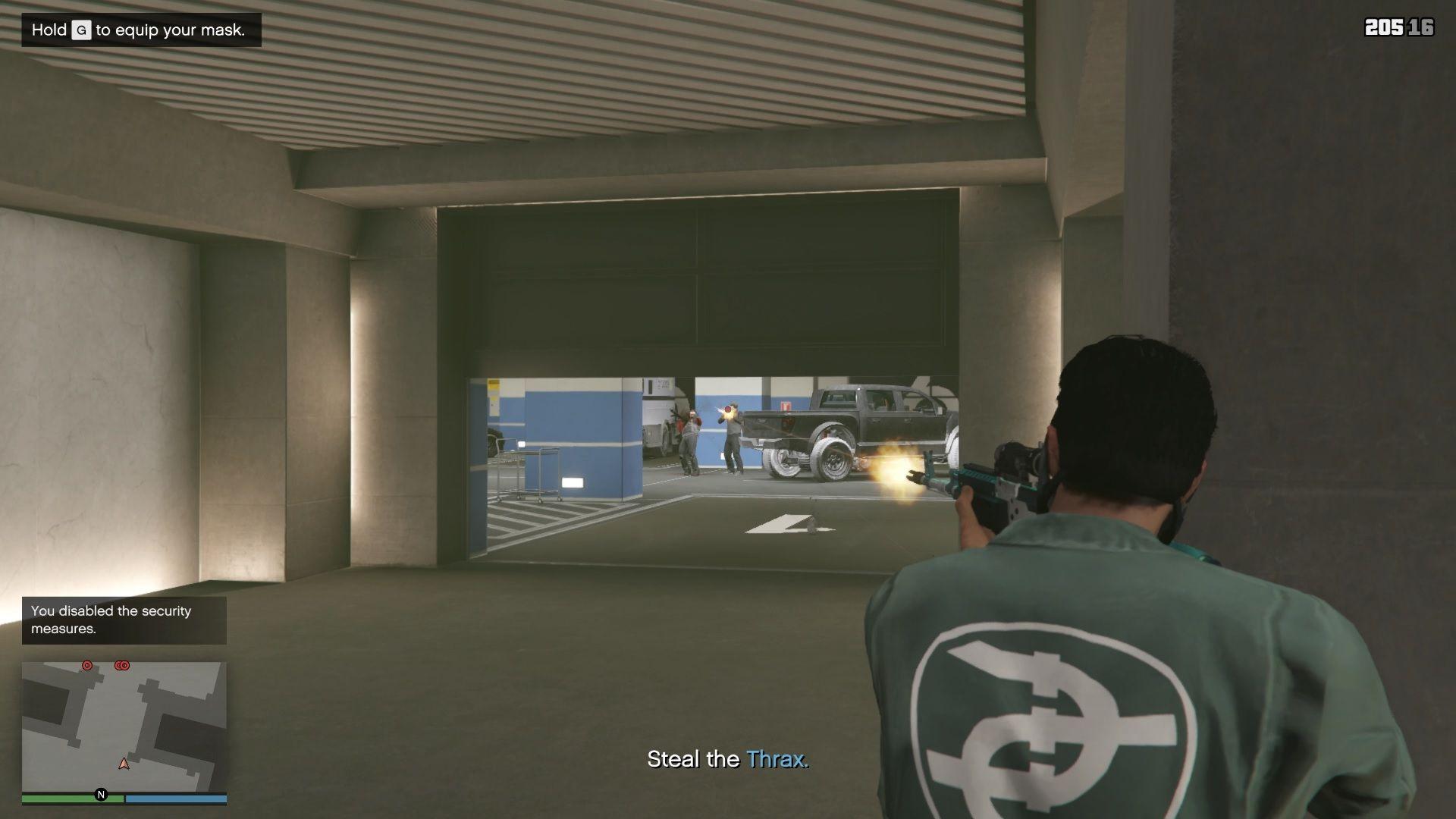Screen dimensions: 1456x819
Task: Open the security measures notification panel
Action: tap(124, 620)
